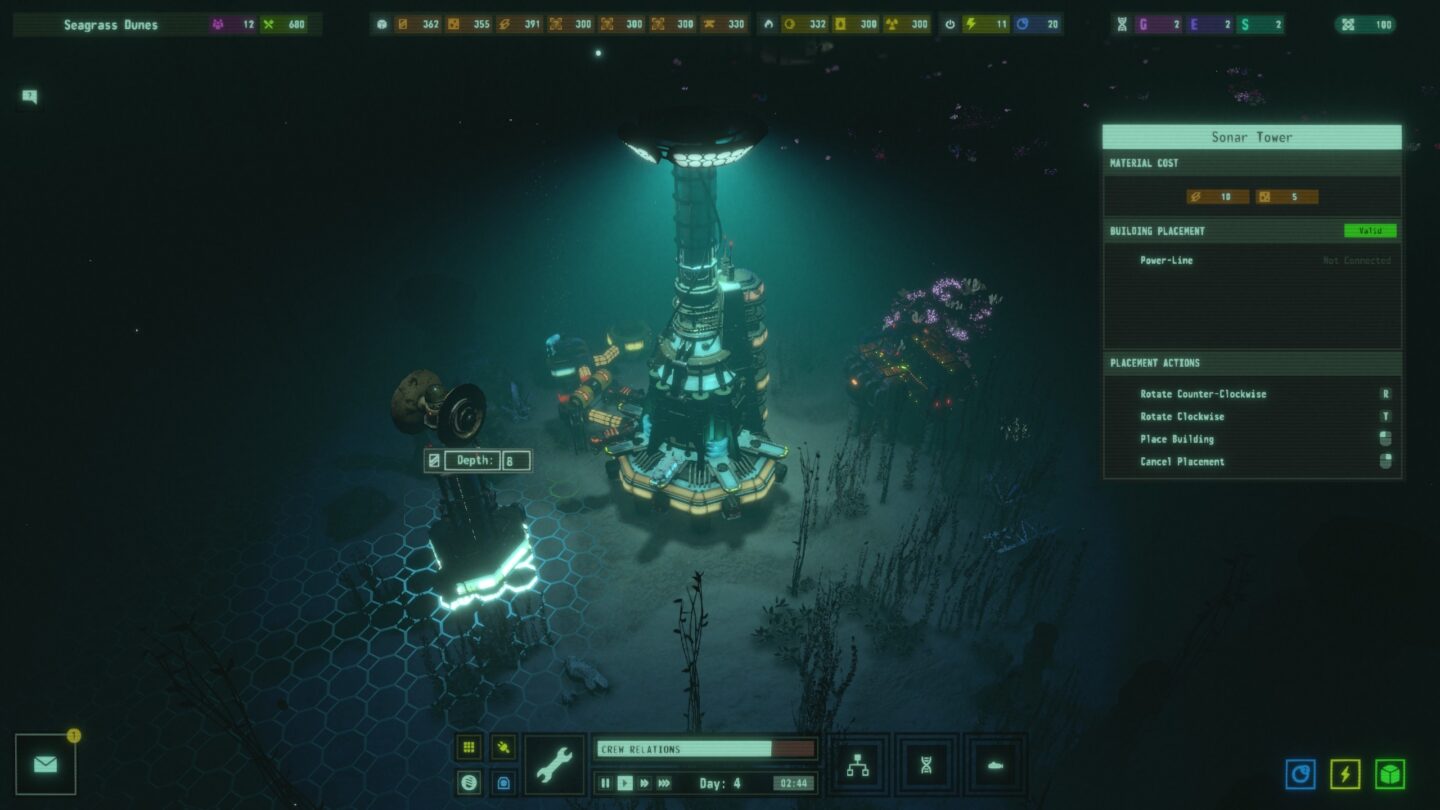Image resolution: width=1440 pixels, height=810 pixels.
Task: Open the mail envelope with notification badge
Action: (x=45, y=765)
